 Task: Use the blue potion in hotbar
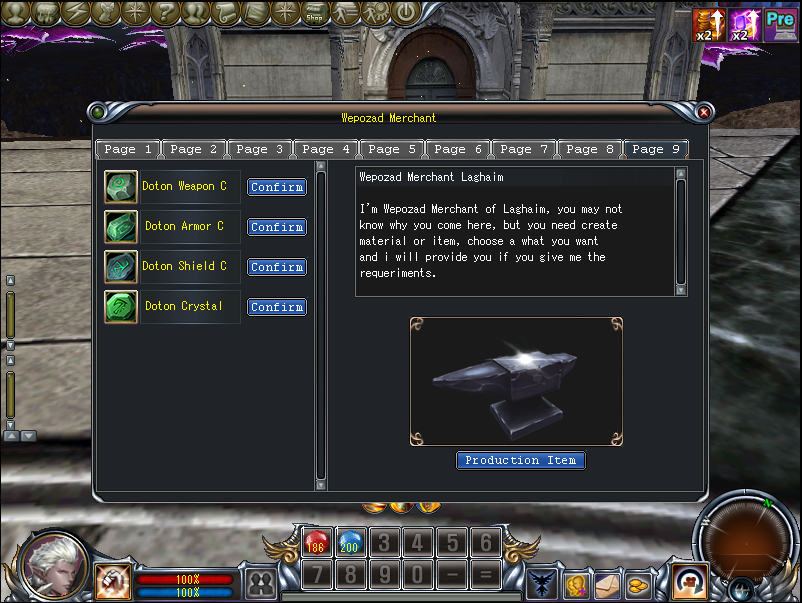pos(349,545)
